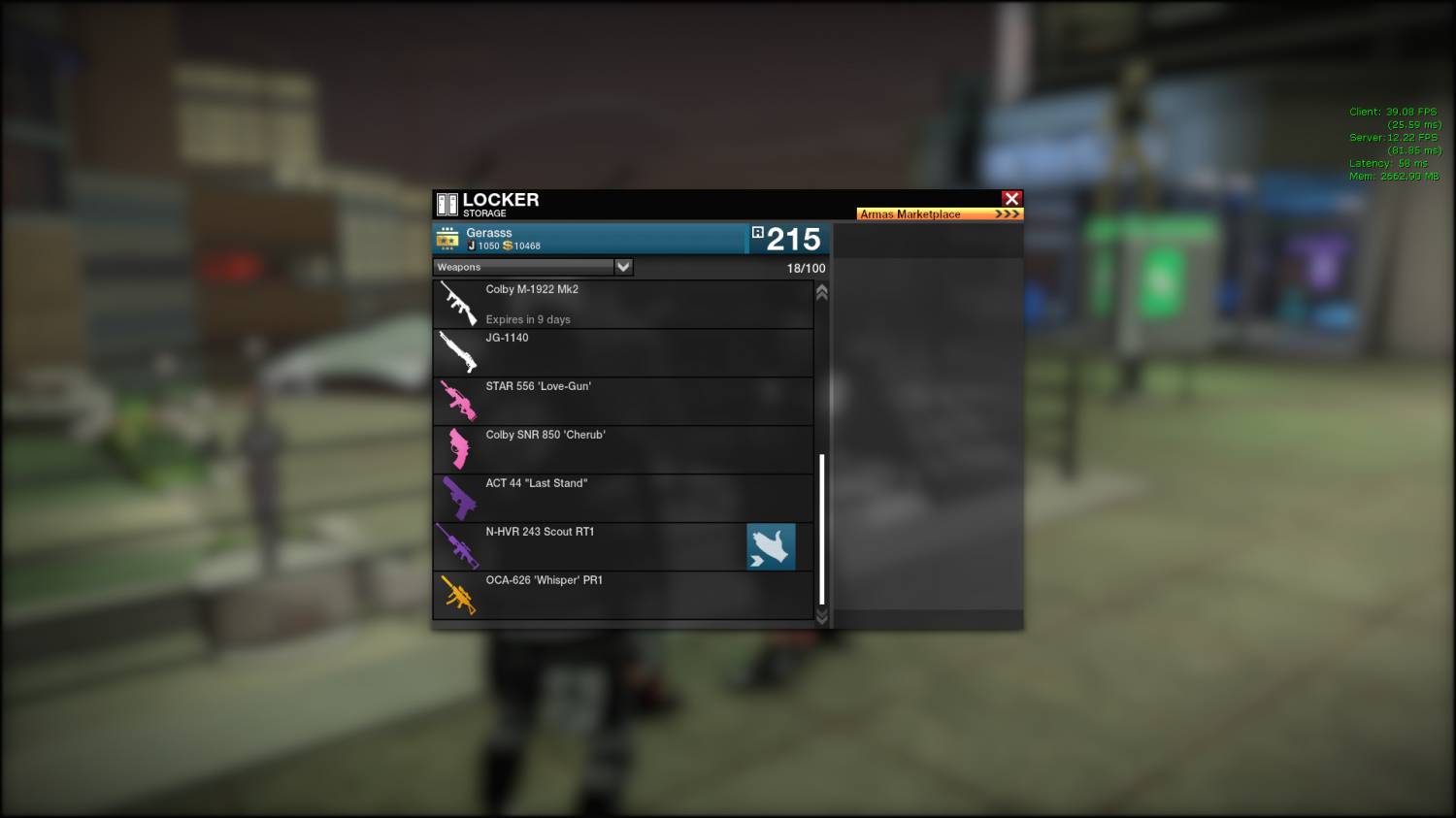Select the ACT 44 "Last Stand" pistol

click(621, 498)
